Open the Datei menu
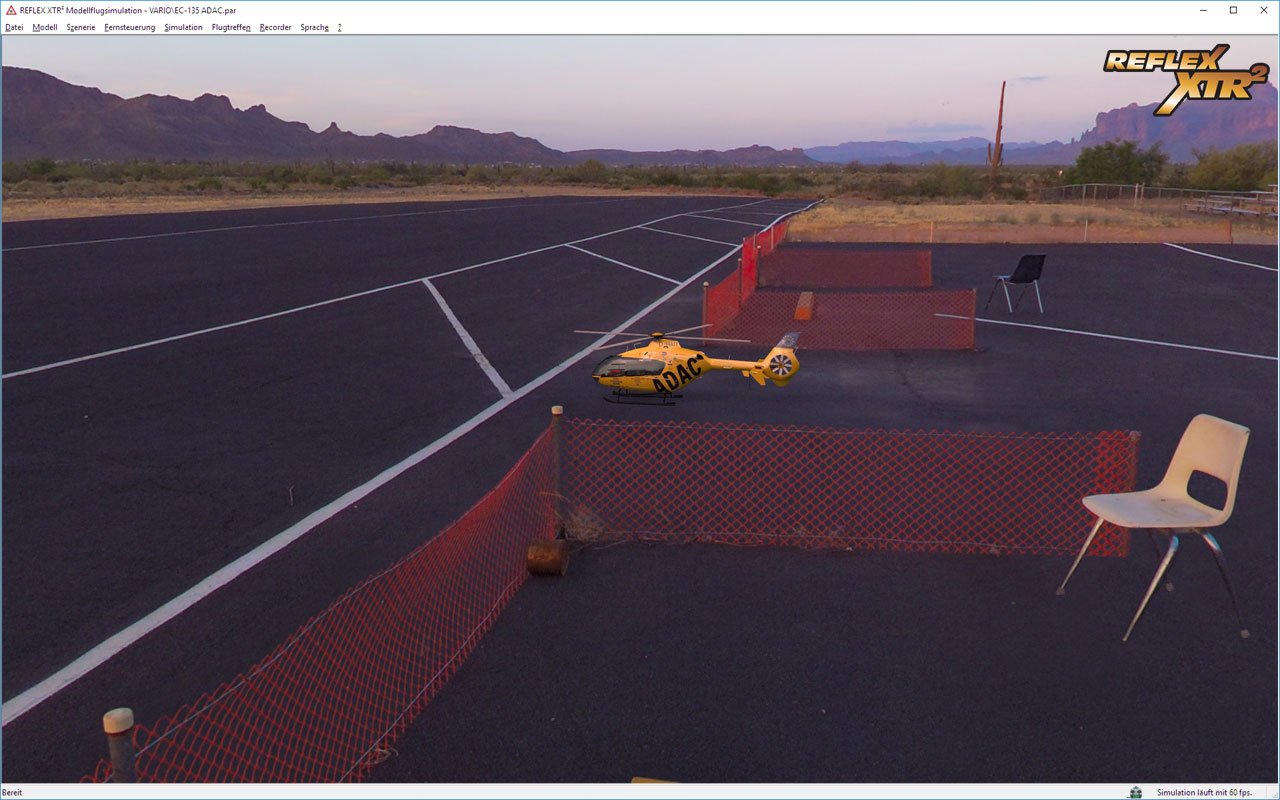The image size is (1280, 800). point(13,27)
